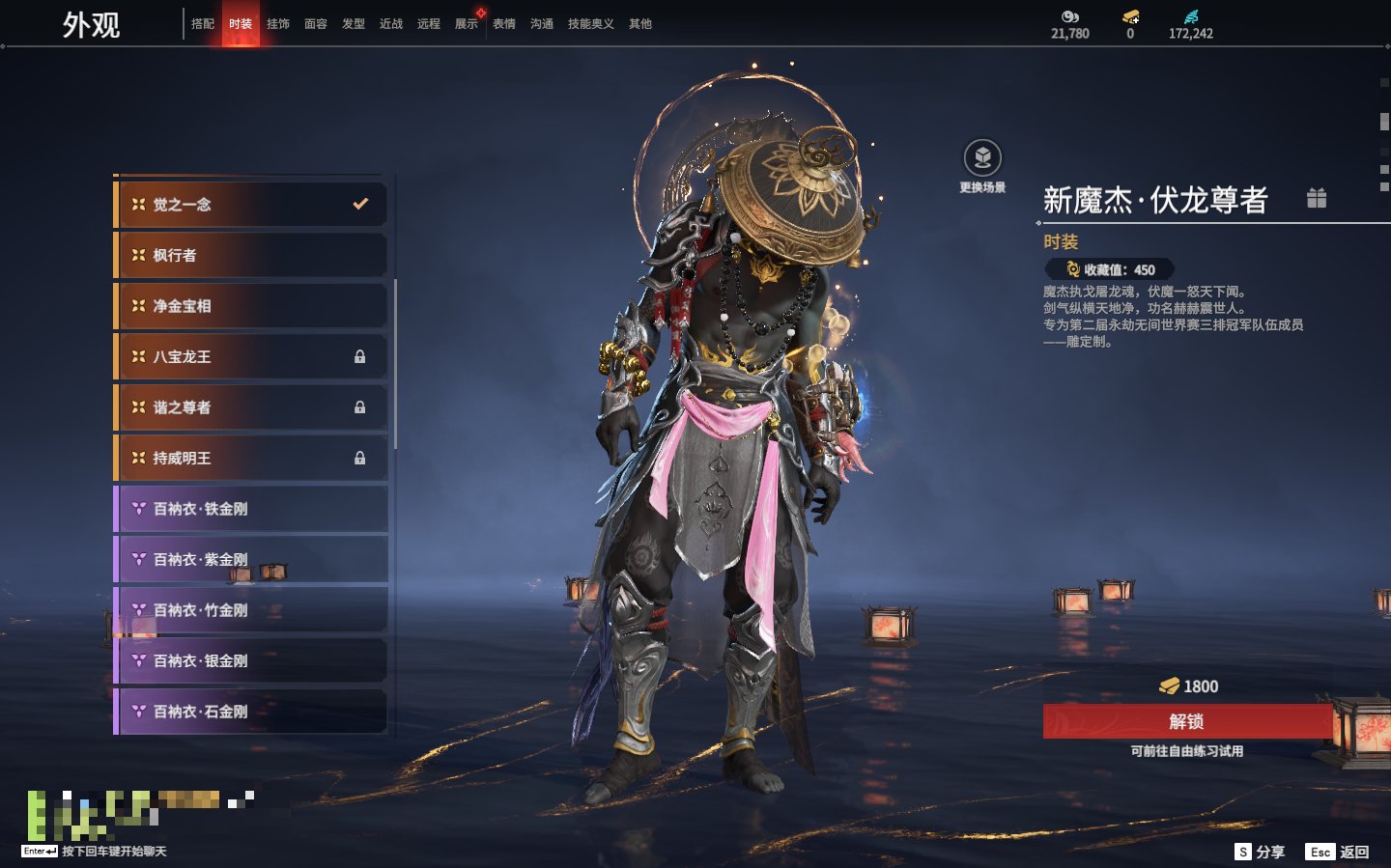Choose the 枫行者 outfit row
Image resolution: width=1391 pixels, height=868 pixels.
251,256
